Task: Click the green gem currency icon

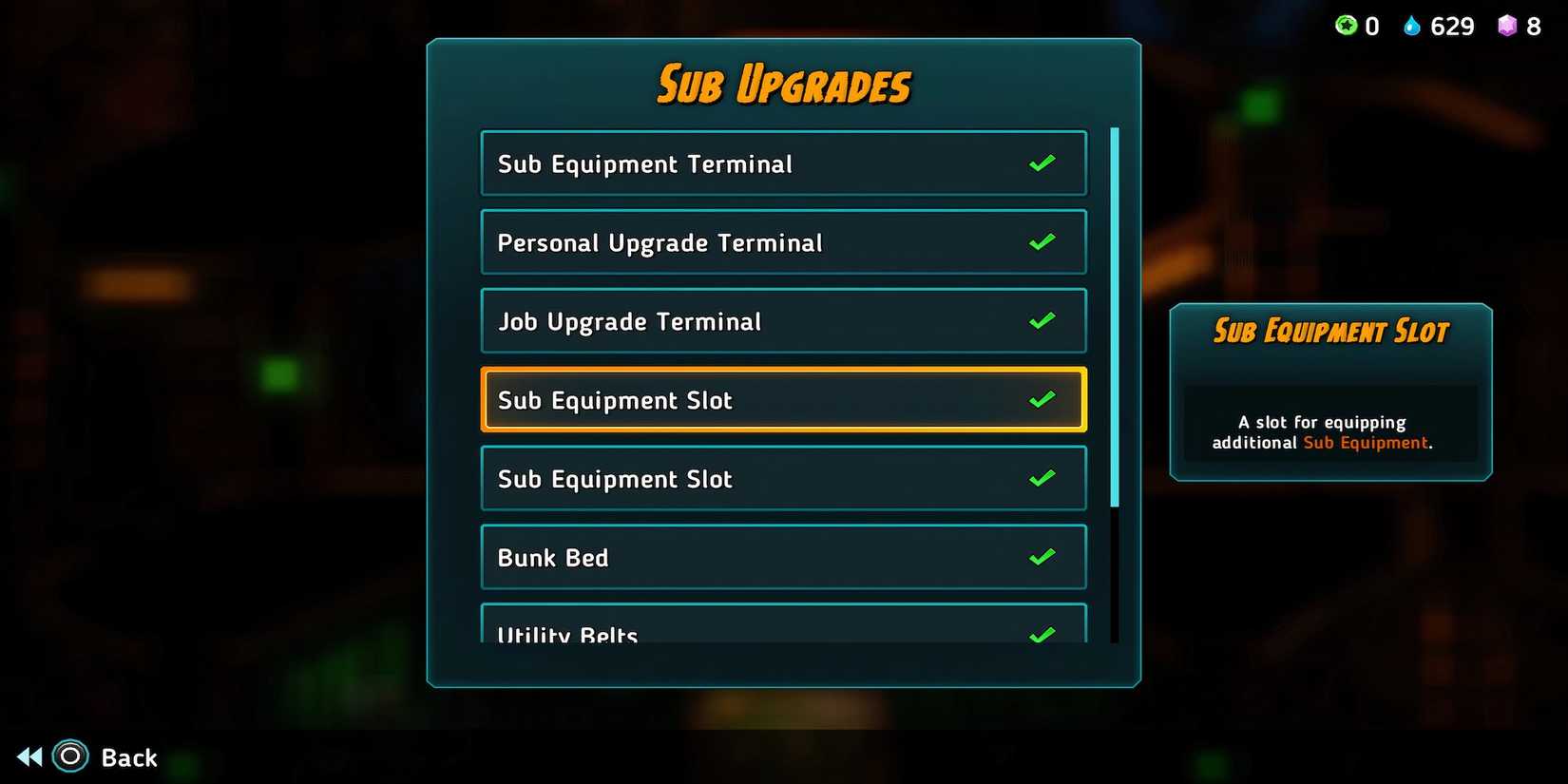Action: [1346, 26]
